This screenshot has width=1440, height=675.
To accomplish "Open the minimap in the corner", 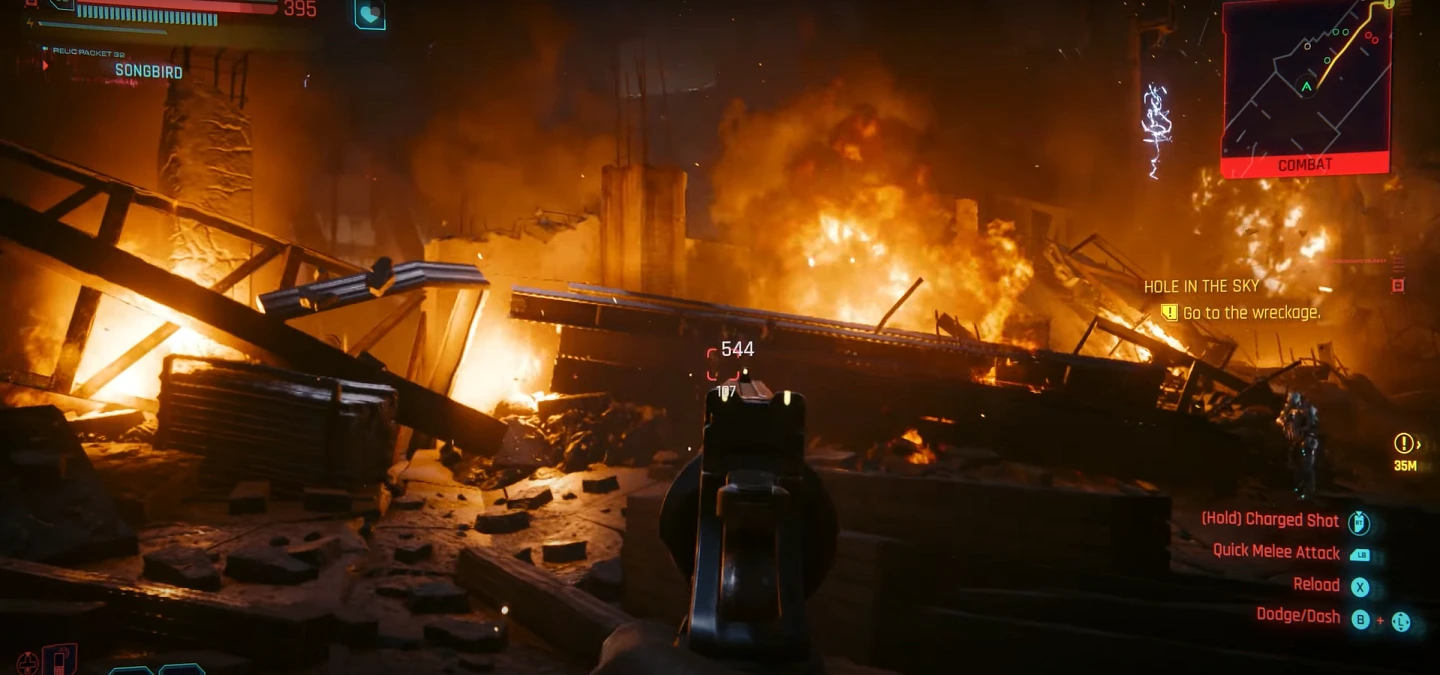I will click(1306, 78).
